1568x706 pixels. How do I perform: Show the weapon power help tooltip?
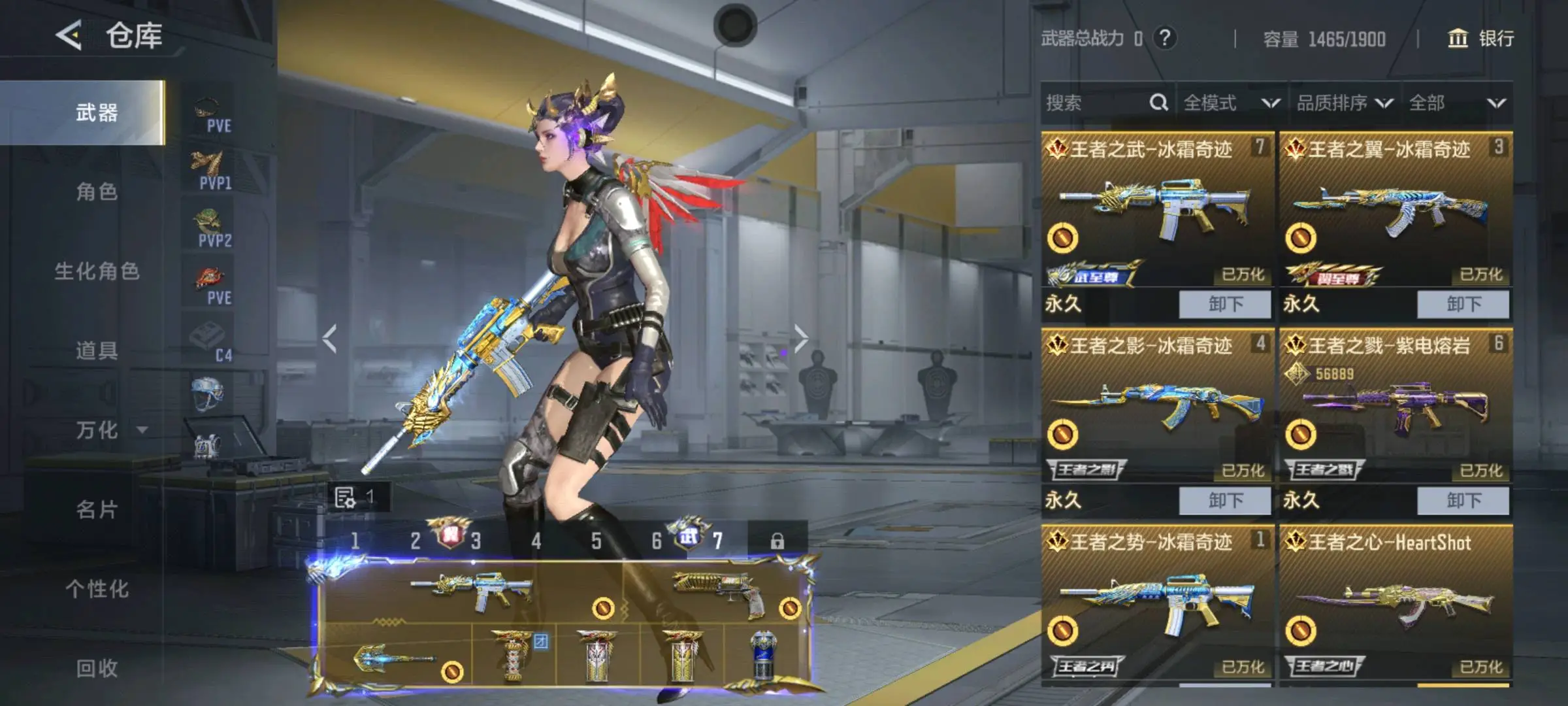coord(1165,39)
